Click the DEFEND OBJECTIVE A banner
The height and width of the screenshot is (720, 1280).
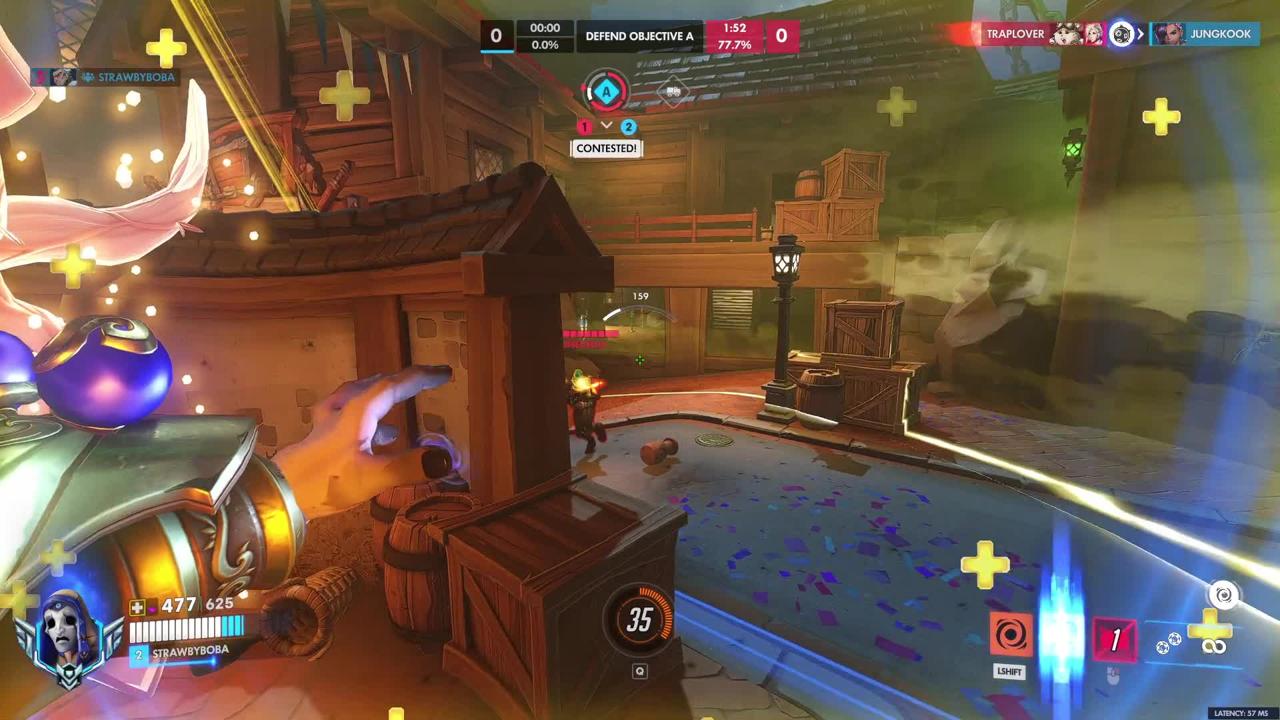point(639,36)
